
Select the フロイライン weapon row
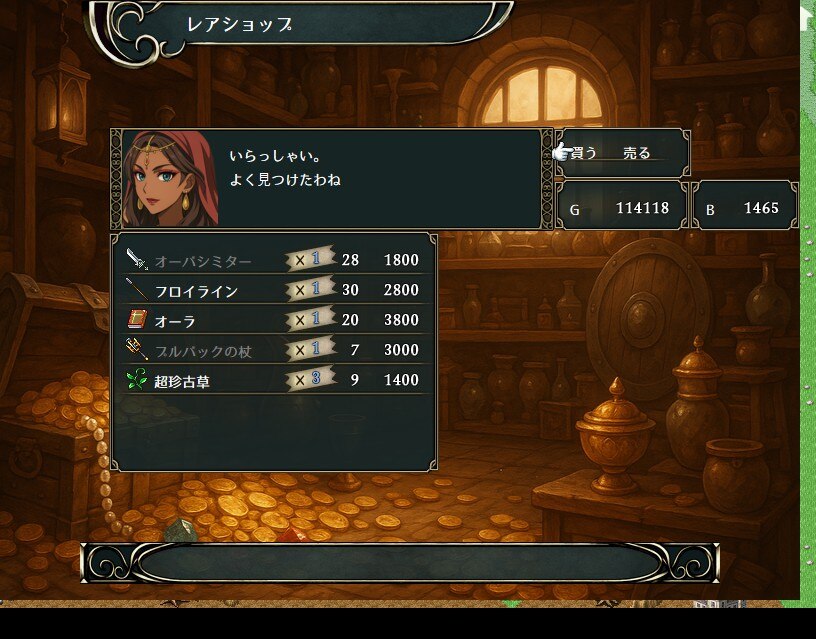click(x=273, y=291)
